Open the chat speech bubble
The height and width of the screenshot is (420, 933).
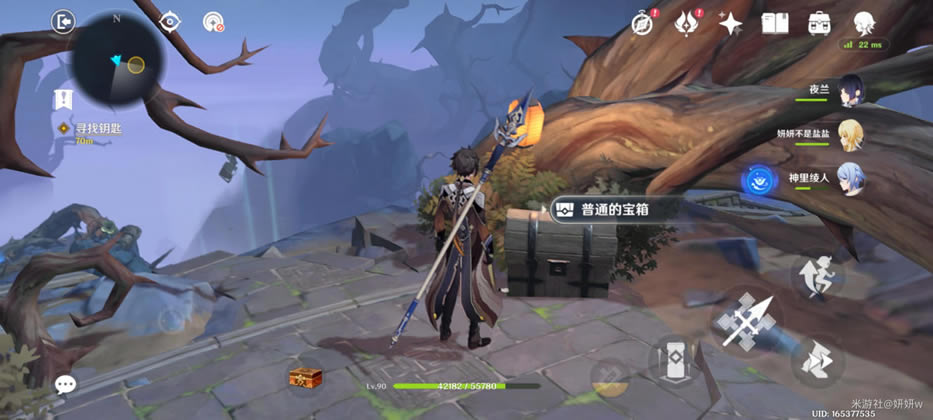tap(66, 384)
